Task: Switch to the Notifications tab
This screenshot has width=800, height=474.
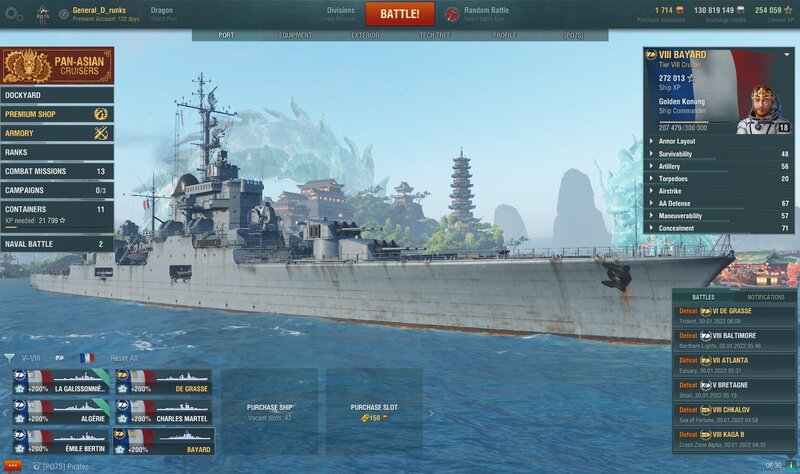Action: coord(766,297)
